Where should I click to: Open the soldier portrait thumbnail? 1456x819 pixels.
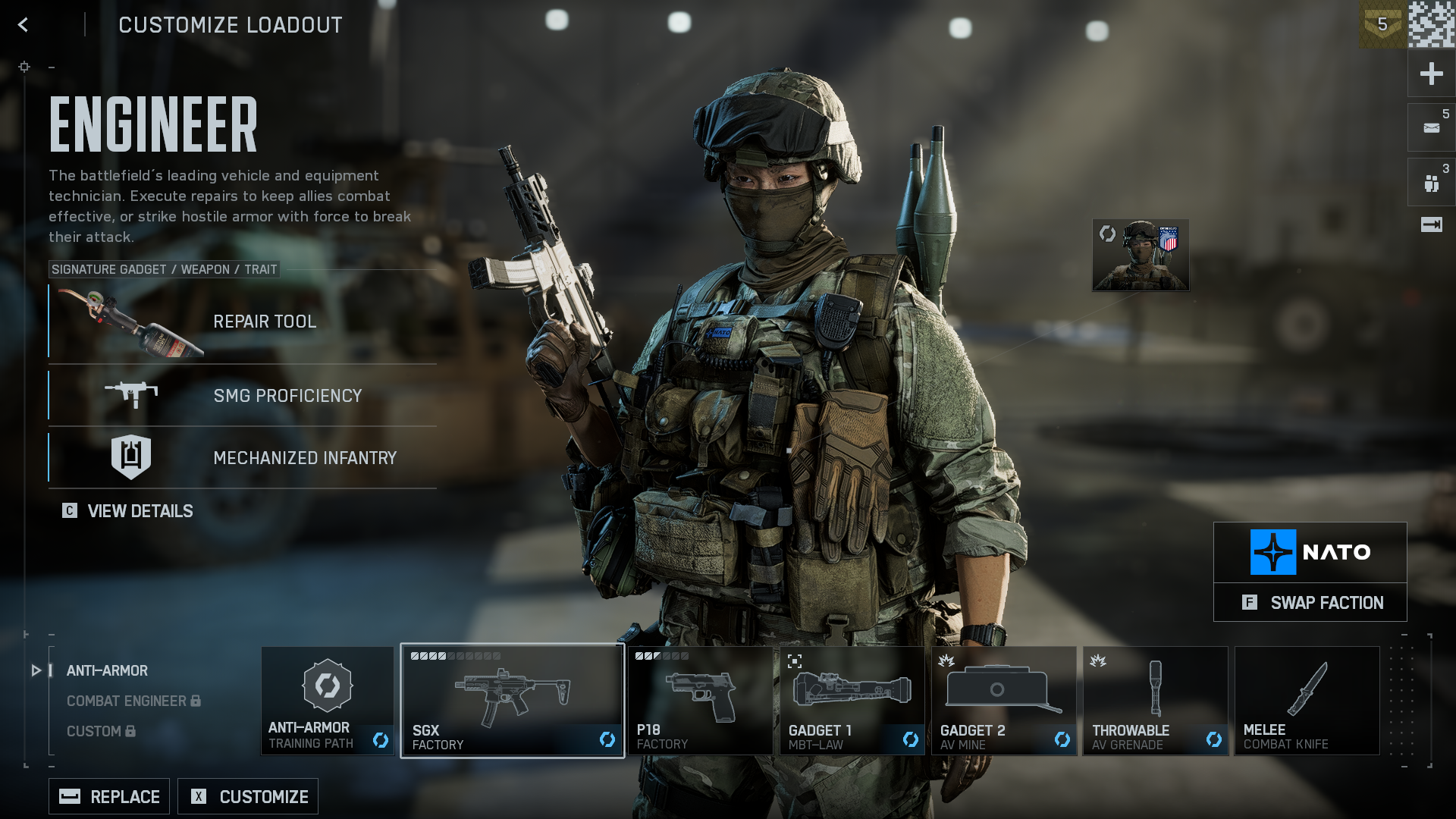coord(1141,256)
